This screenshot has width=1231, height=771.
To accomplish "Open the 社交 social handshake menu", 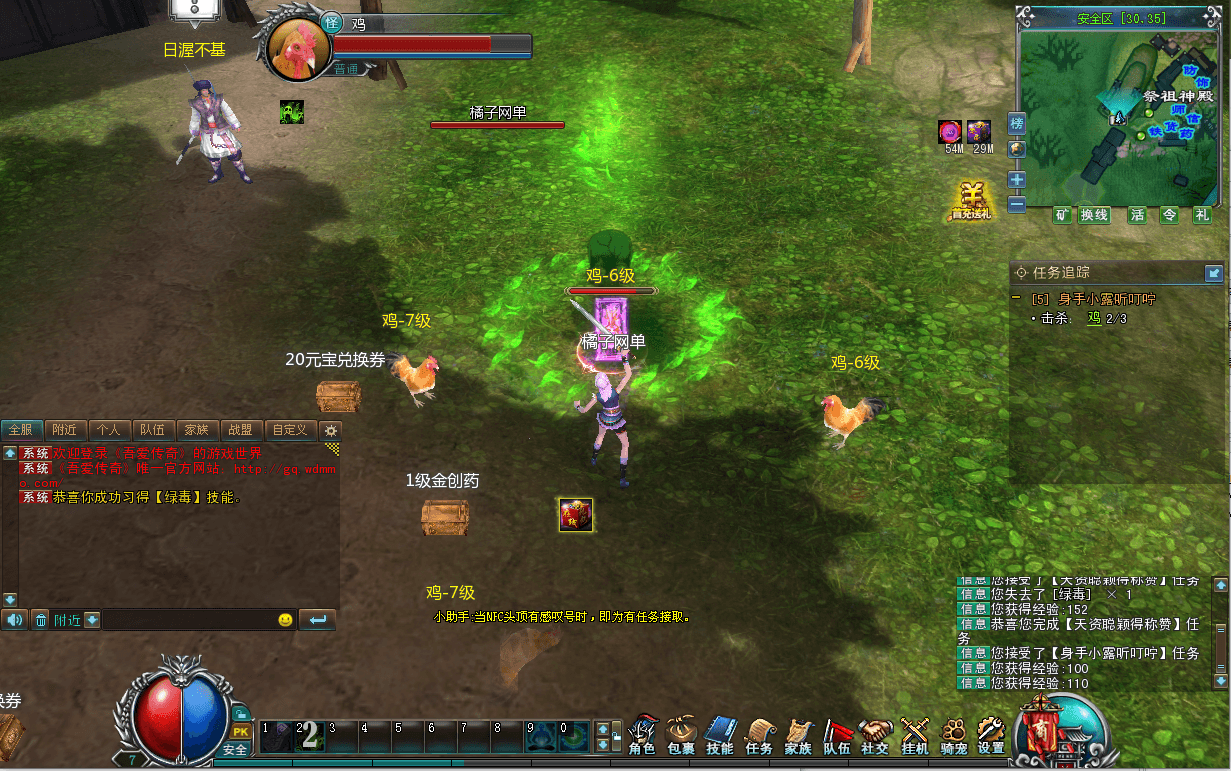I will (875, 735).
